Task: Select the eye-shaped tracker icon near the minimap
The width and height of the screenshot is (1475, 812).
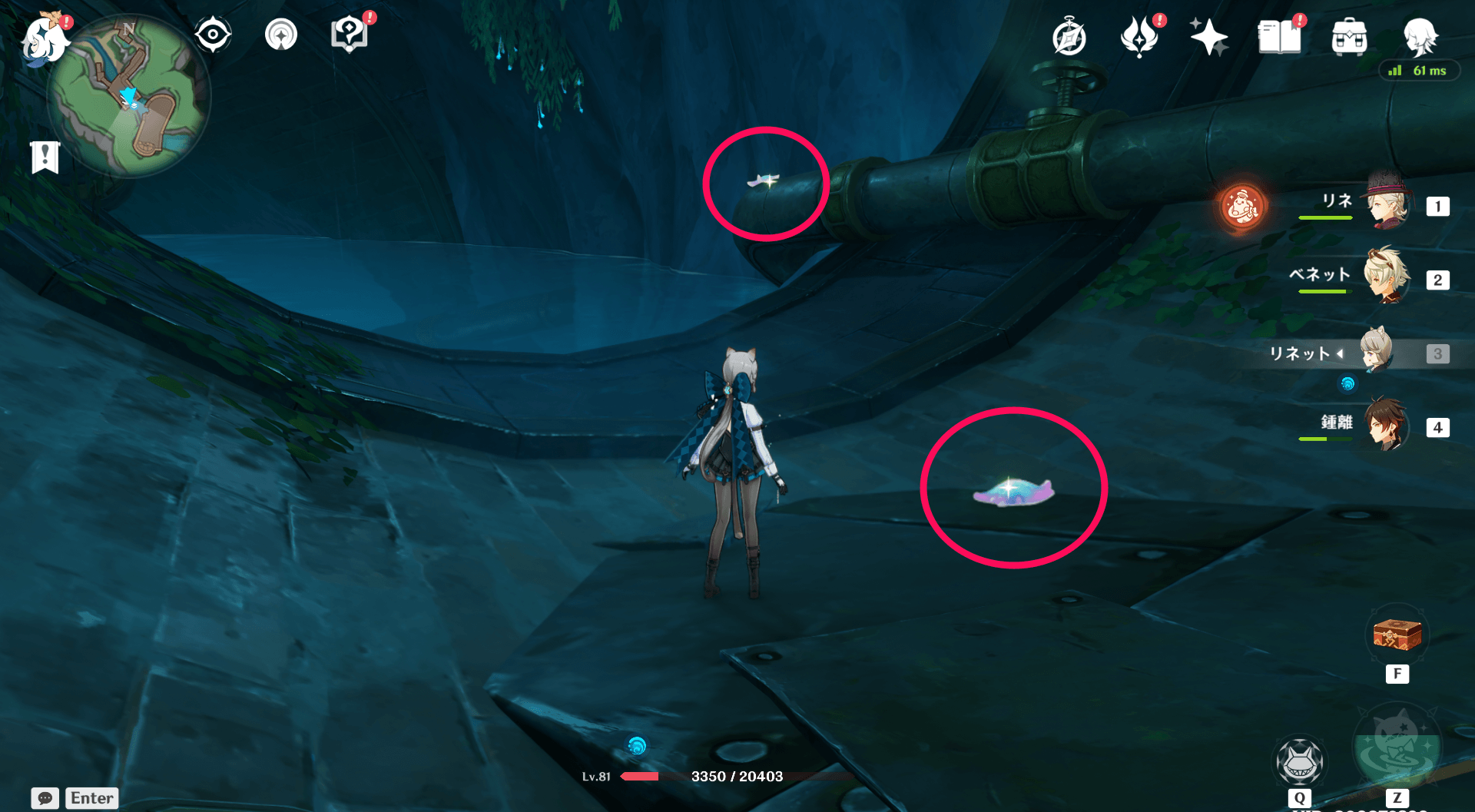Action: click(x=213, y=33)
